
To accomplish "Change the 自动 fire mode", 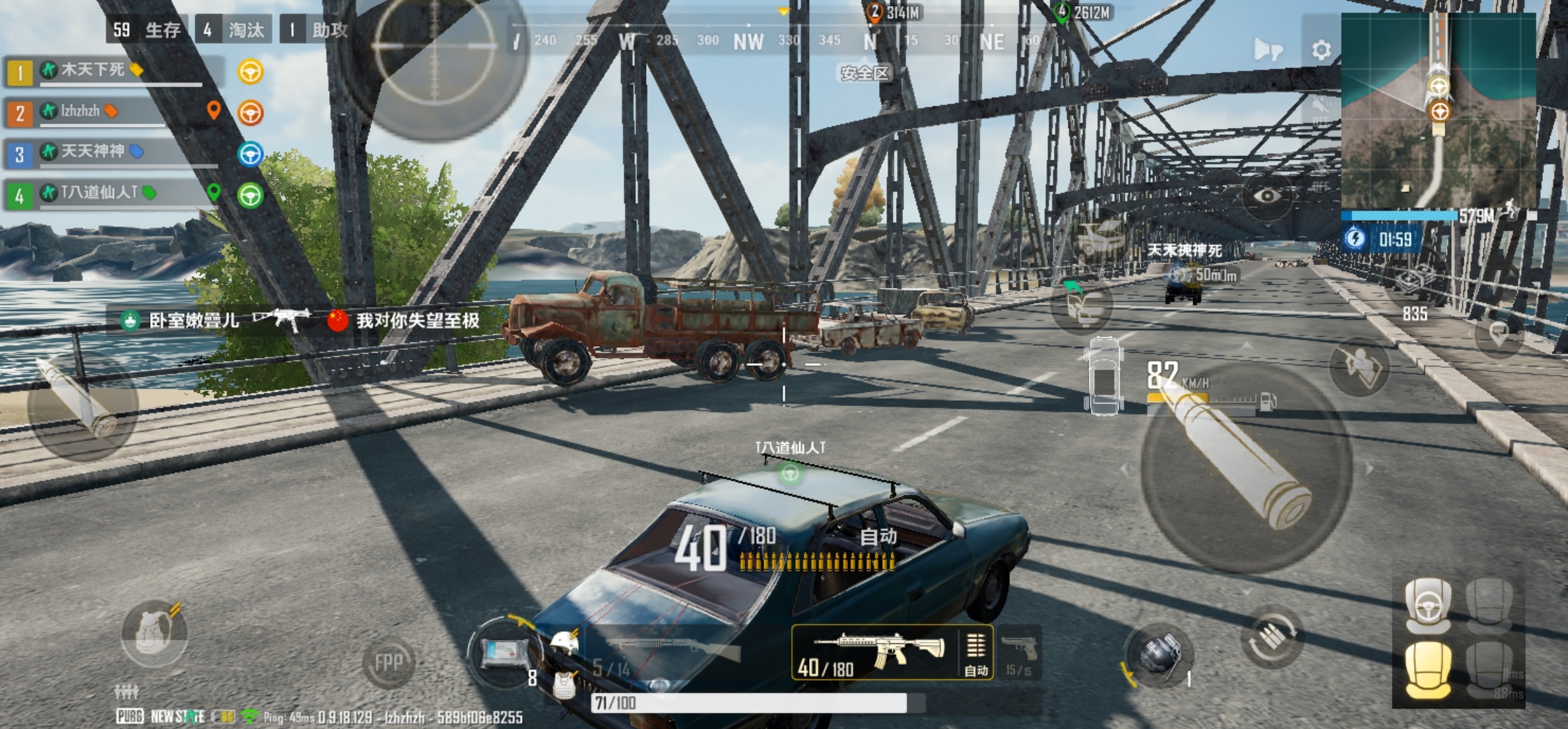I will [x=976, y=652].
